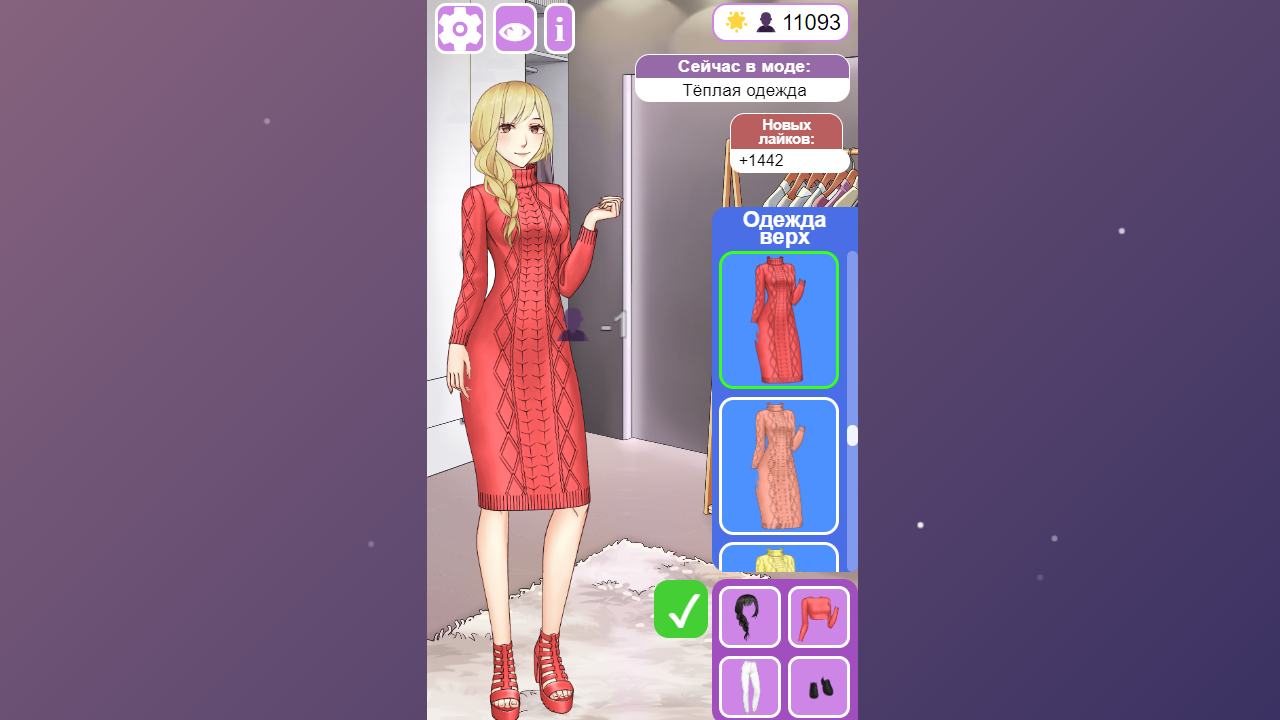Click the "Новых лайков" red header

click(786, 131)
